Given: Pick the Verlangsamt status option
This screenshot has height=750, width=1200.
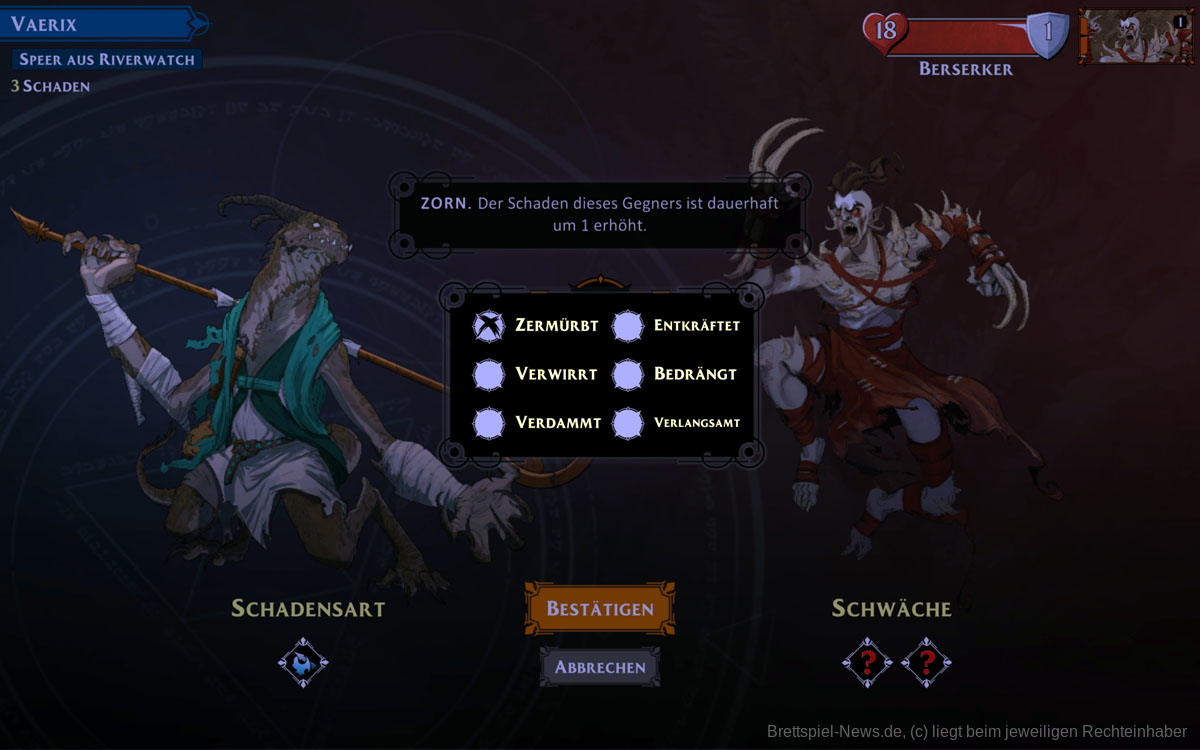Looking at the screenshot, I should (x=628, y=423).
